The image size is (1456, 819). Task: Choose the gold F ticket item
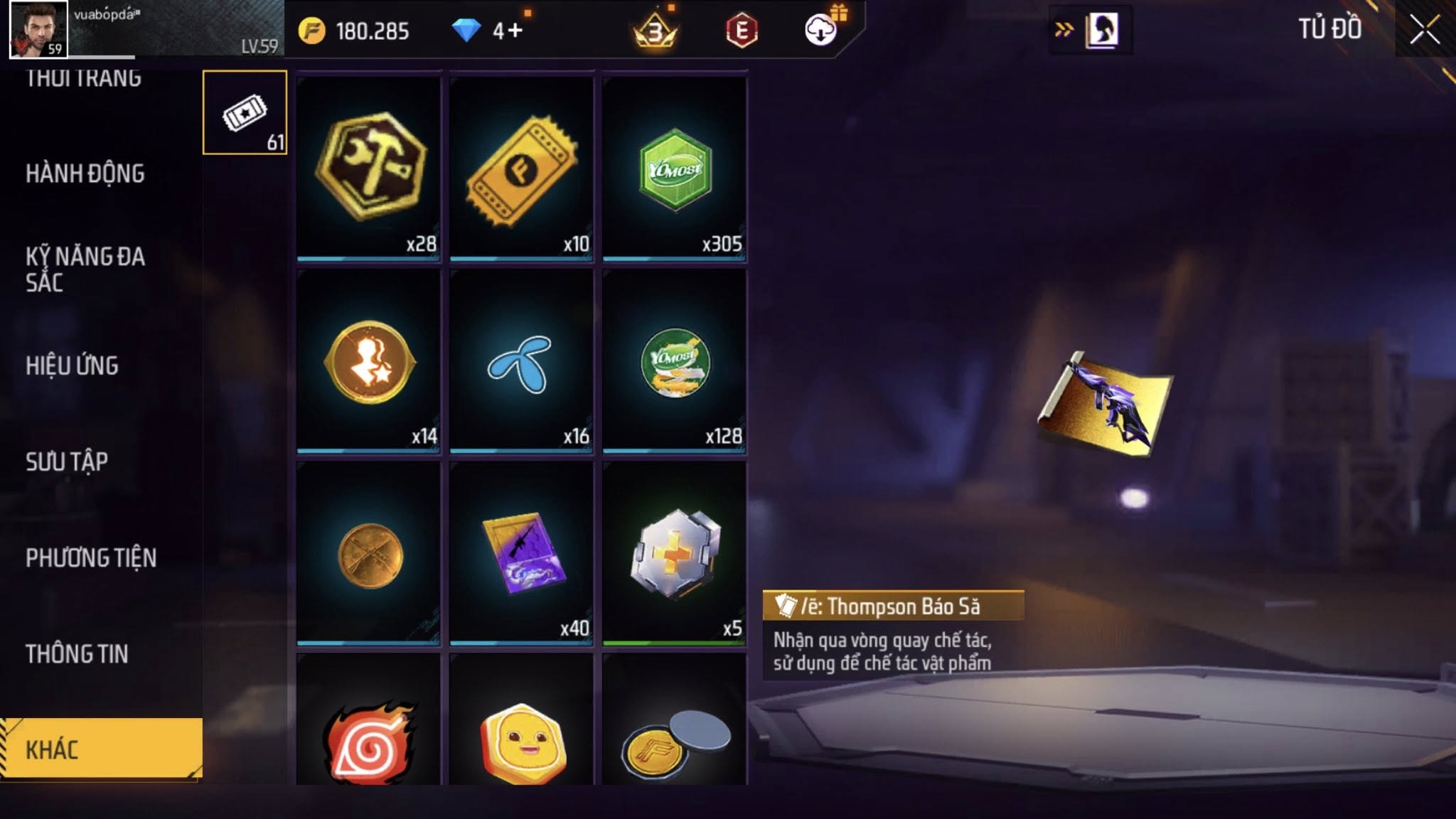[x=521, y=168]
